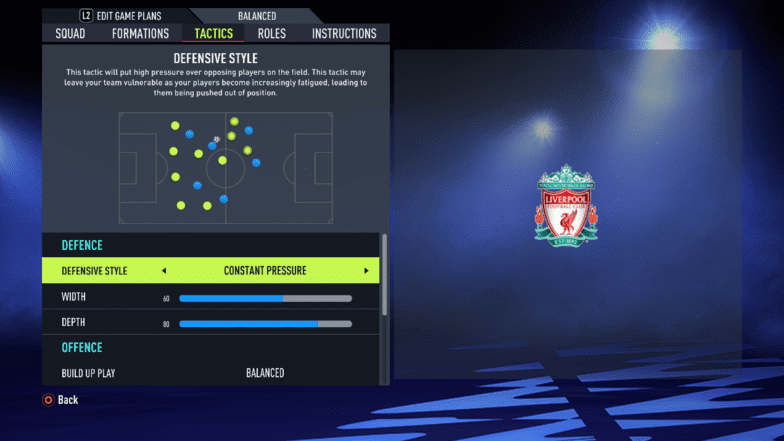Open the Formations tab

coord(140,34)
